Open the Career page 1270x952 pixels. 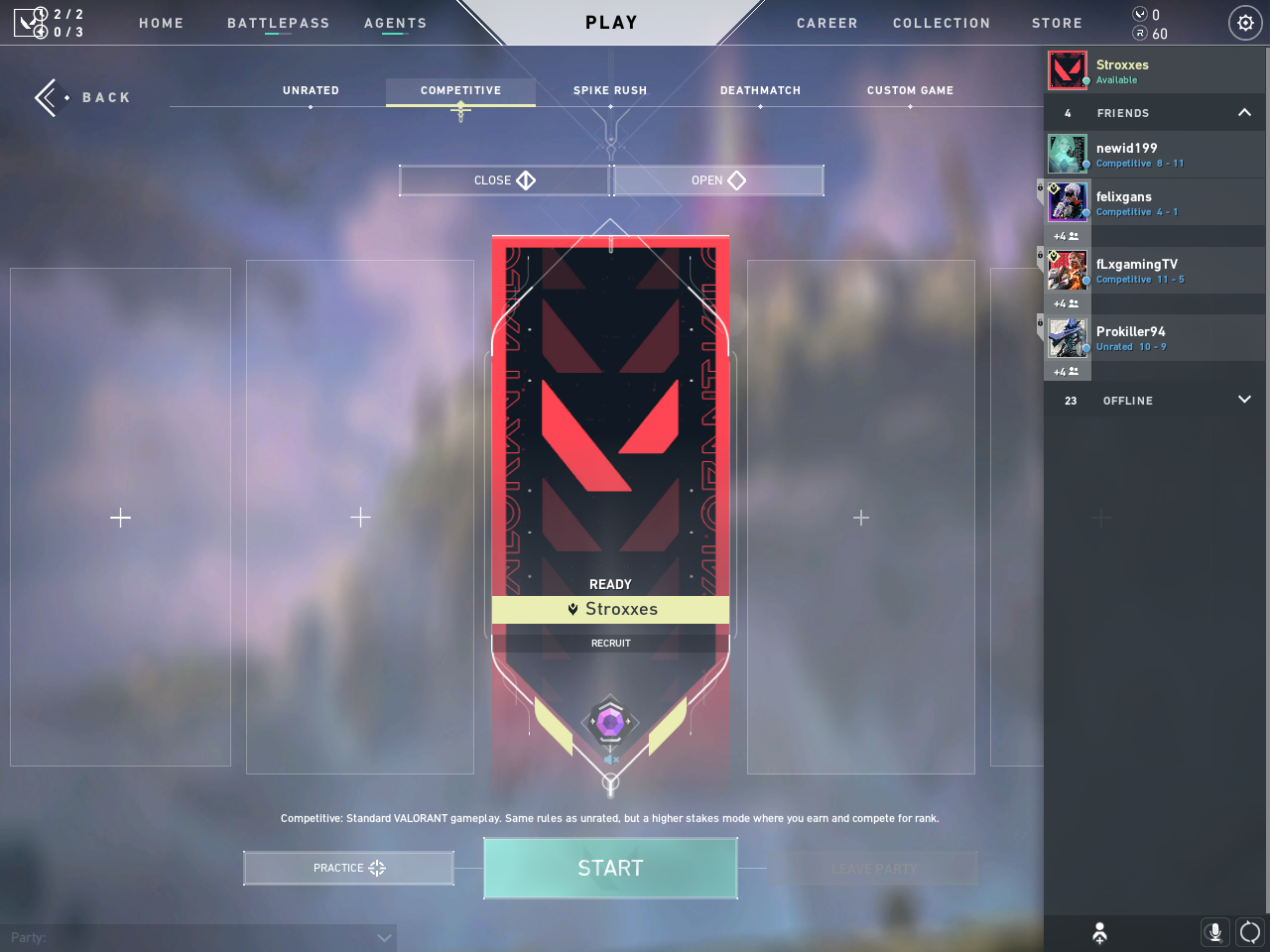click(x=826, y=23)
